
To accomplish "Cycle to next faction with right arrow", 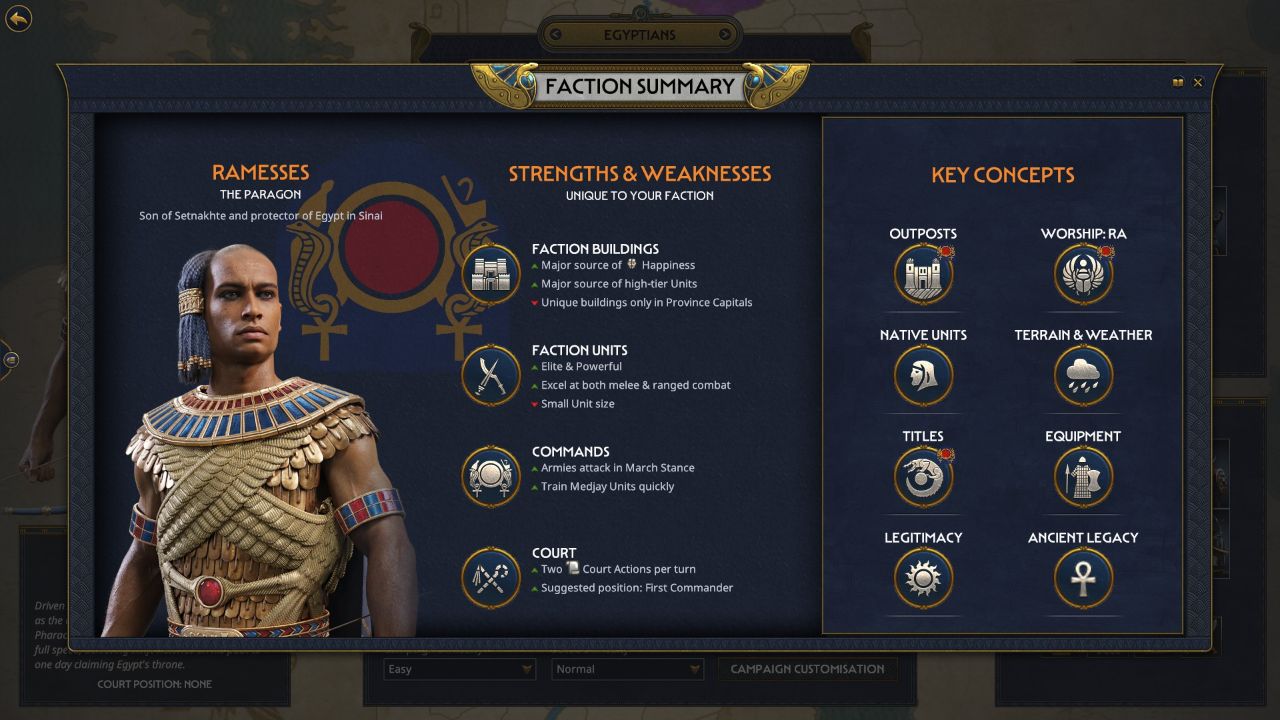I will pyautogui.click(x=727, y=34).
